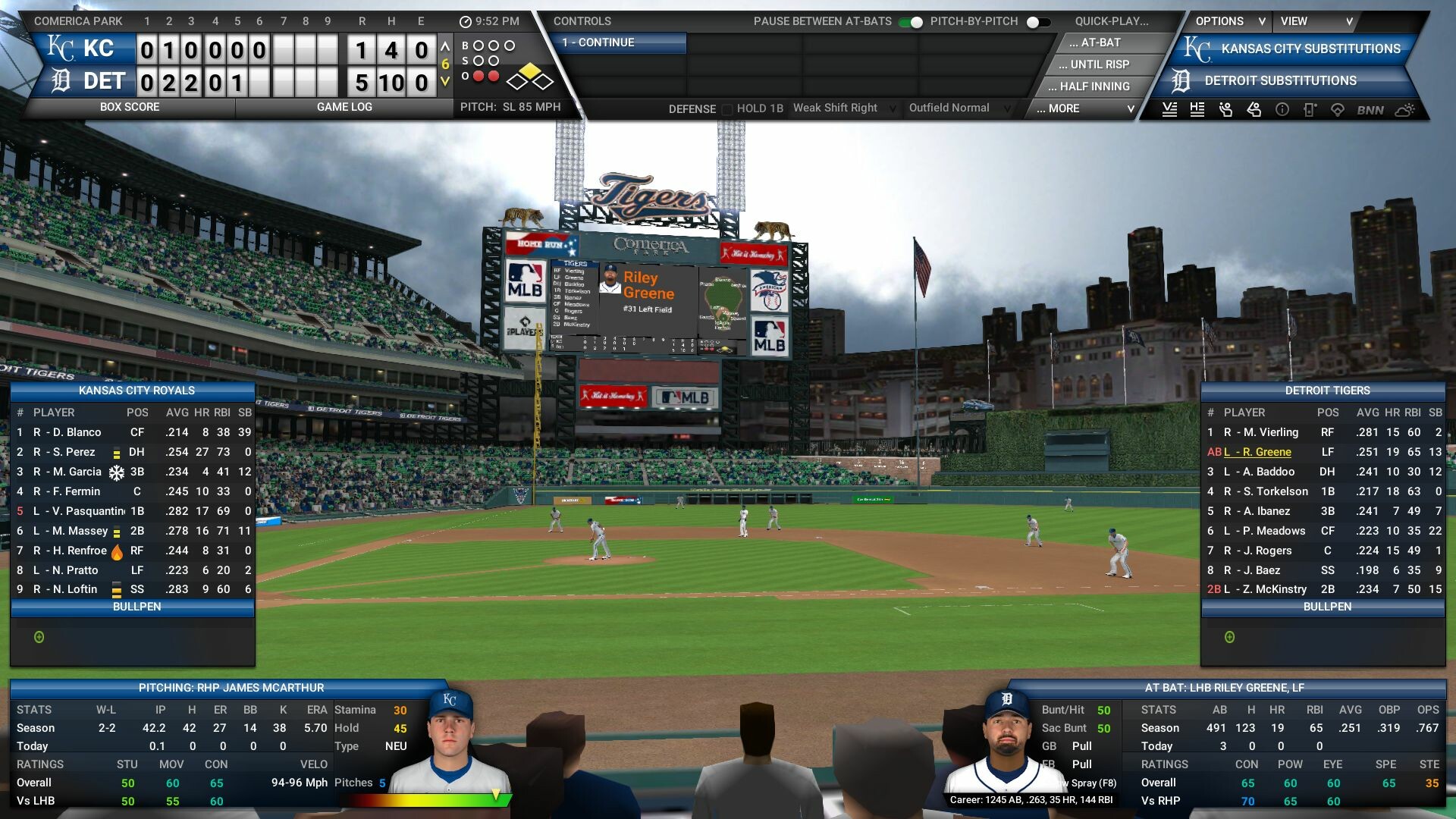Open the View menu

(x=1316, y=21)
